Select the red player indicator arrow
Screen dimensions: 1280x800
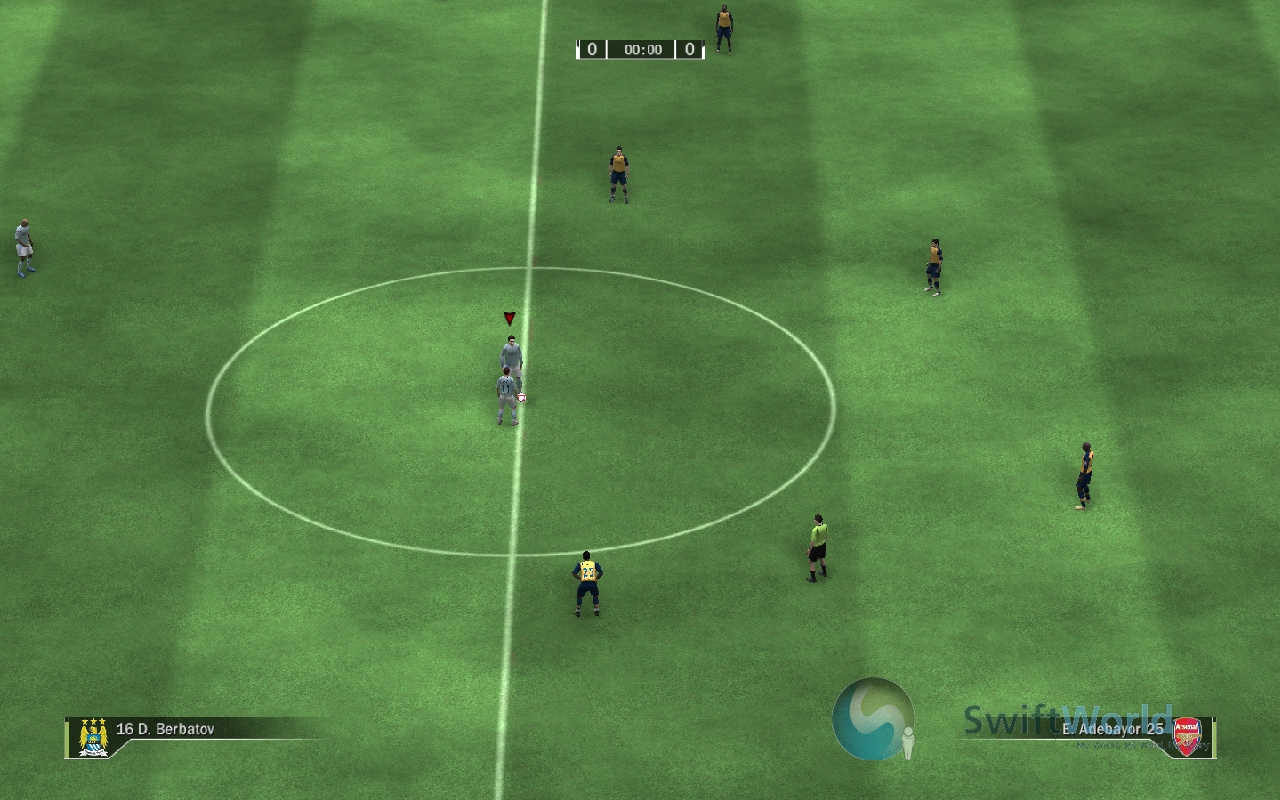tap(509, 318)
